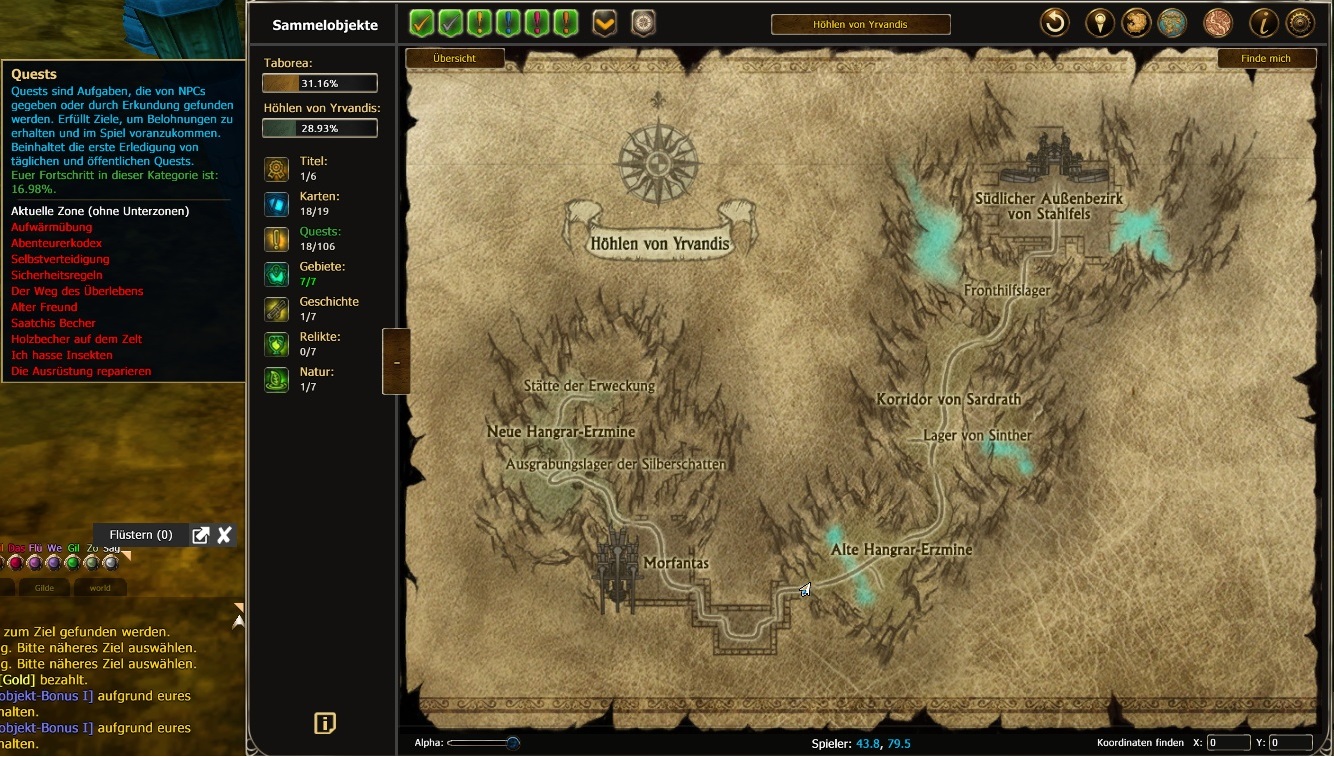The width and height of the screenshot is (1334, 757).
Task: Switch to the Gilde chat tab
Action: [x=45, y=588]
